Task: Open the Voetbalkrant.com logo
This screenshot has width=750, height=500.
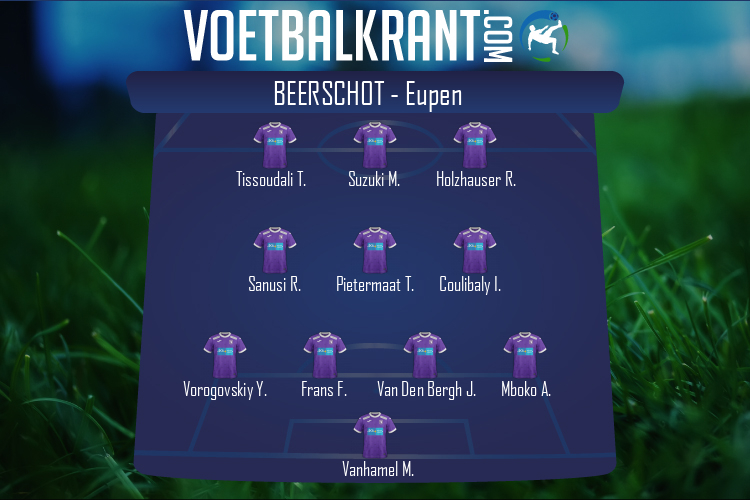Action: click(x=375, y=36)
